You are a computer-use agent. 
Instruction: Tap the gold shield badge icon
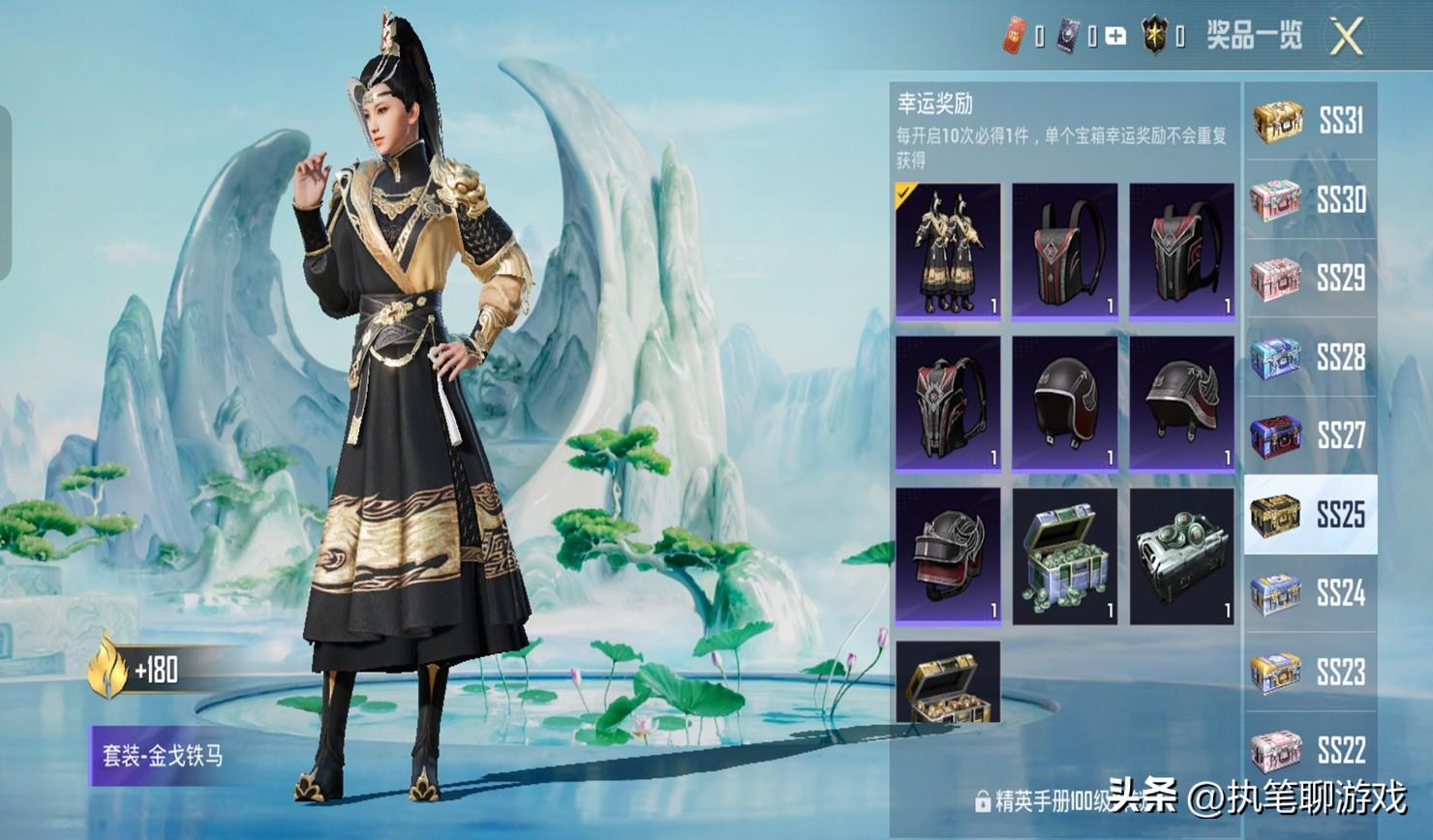click(x=1154, y=37)
